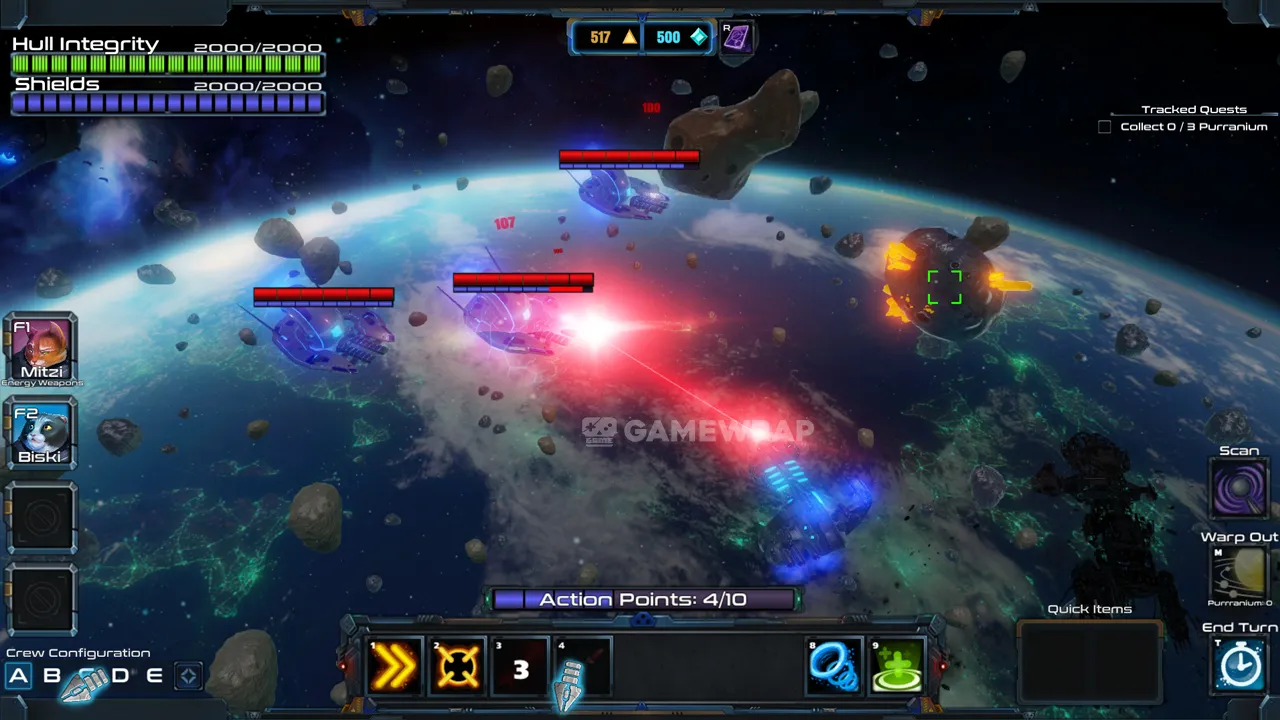Click the ability slot on cooldown showing 3
Image resolution: width=1280 pixels, height=720 pixels.
[x=520, y=667]
